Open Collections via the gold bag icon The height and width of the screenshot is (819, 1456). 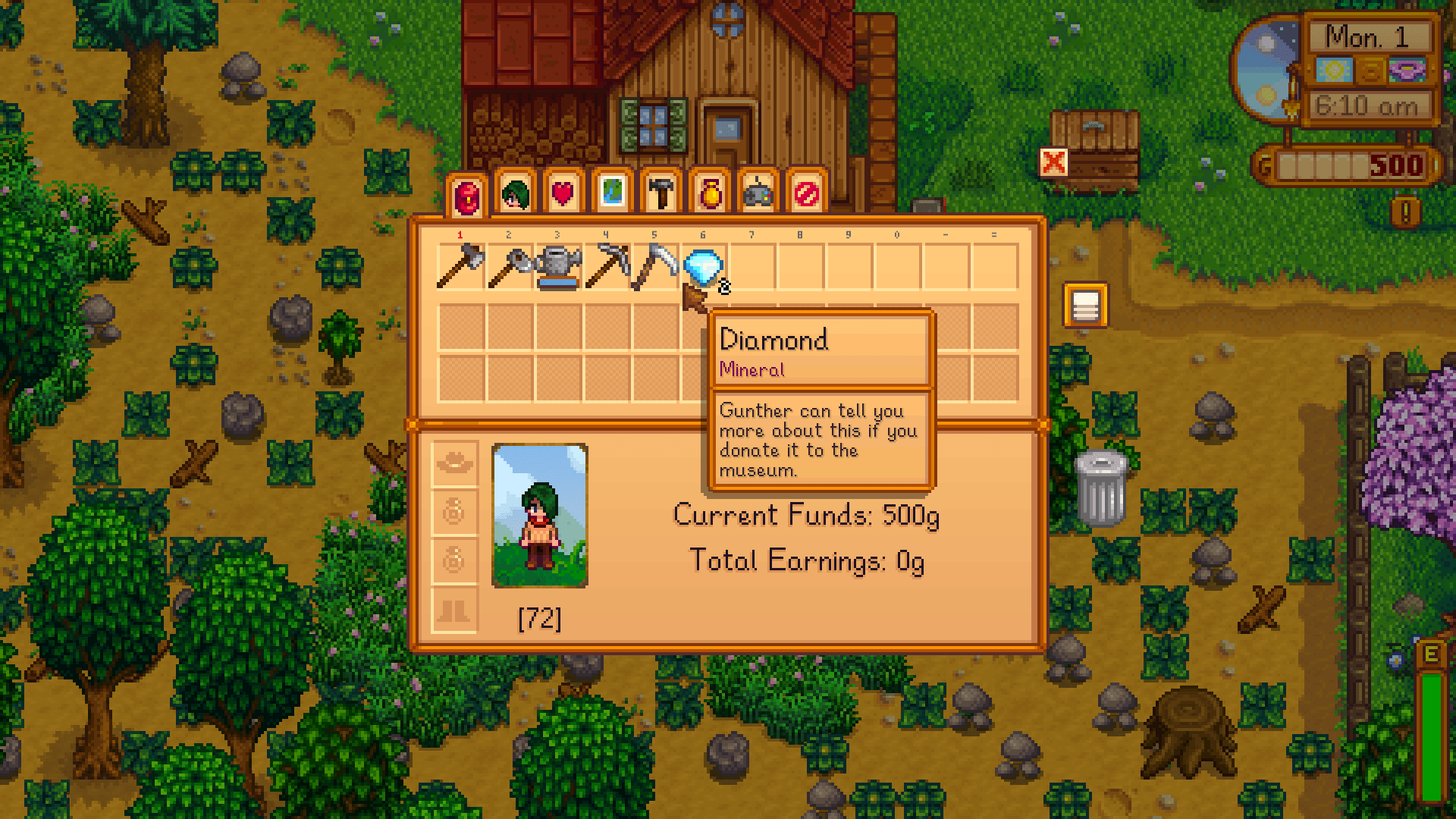point(709,193)
